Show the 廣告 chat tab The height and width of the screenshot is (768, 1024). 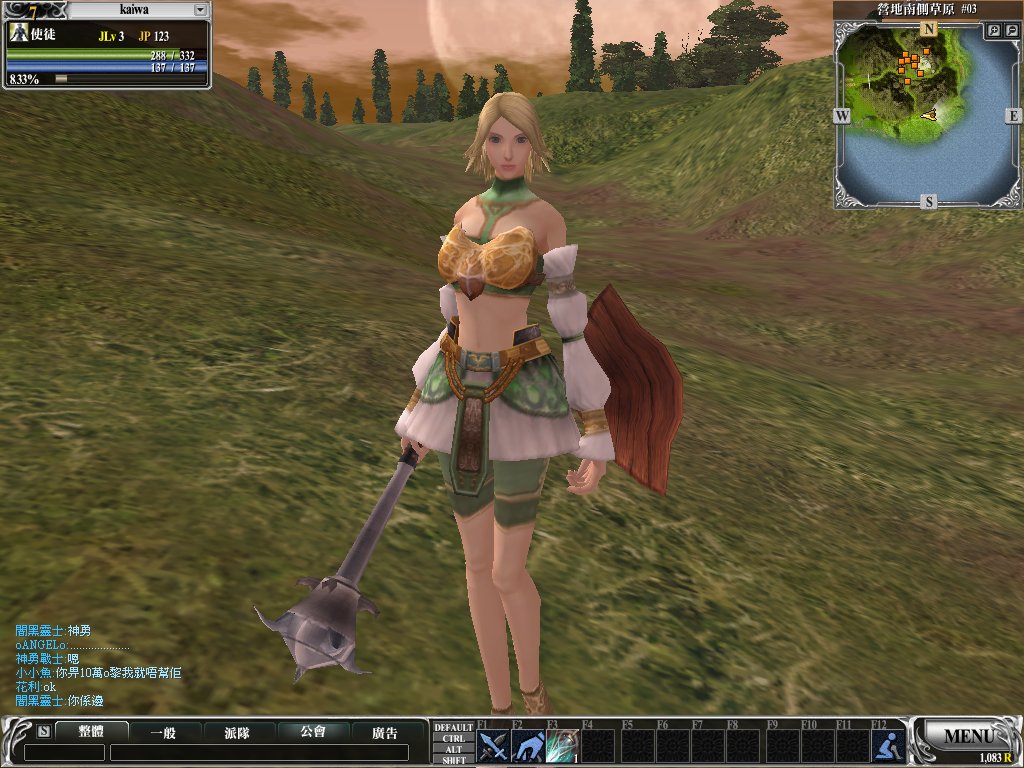tap(385, 732)
